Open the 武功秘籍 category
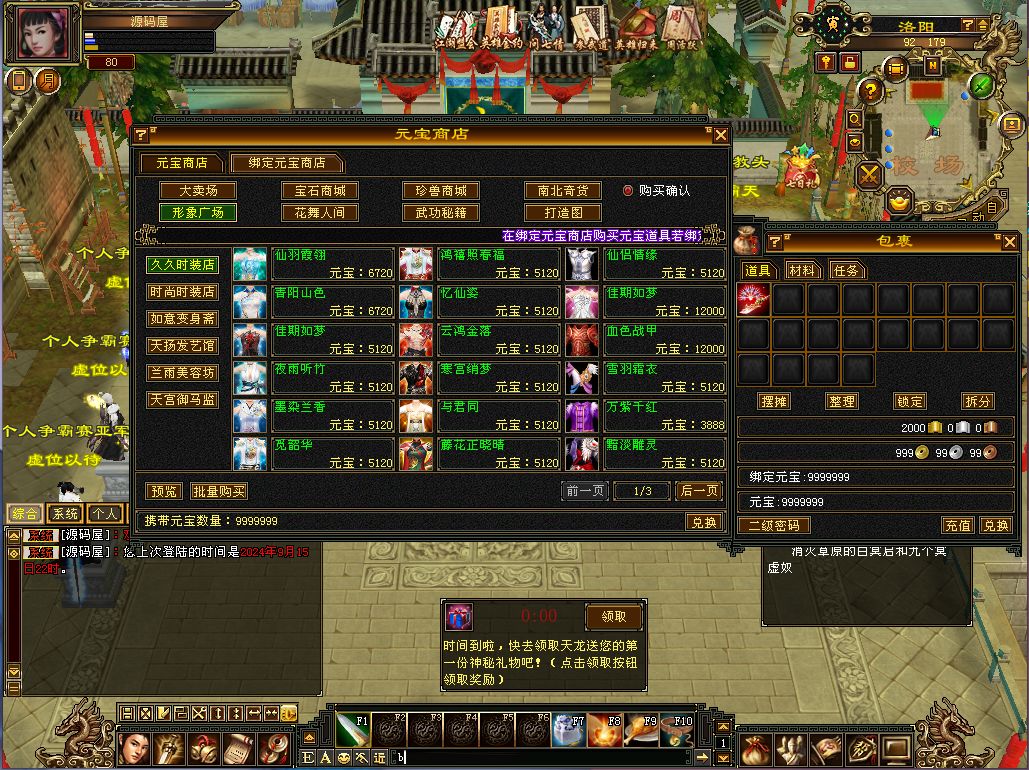This screenshot has height=770, width=1029. click(x=441, y=213)
